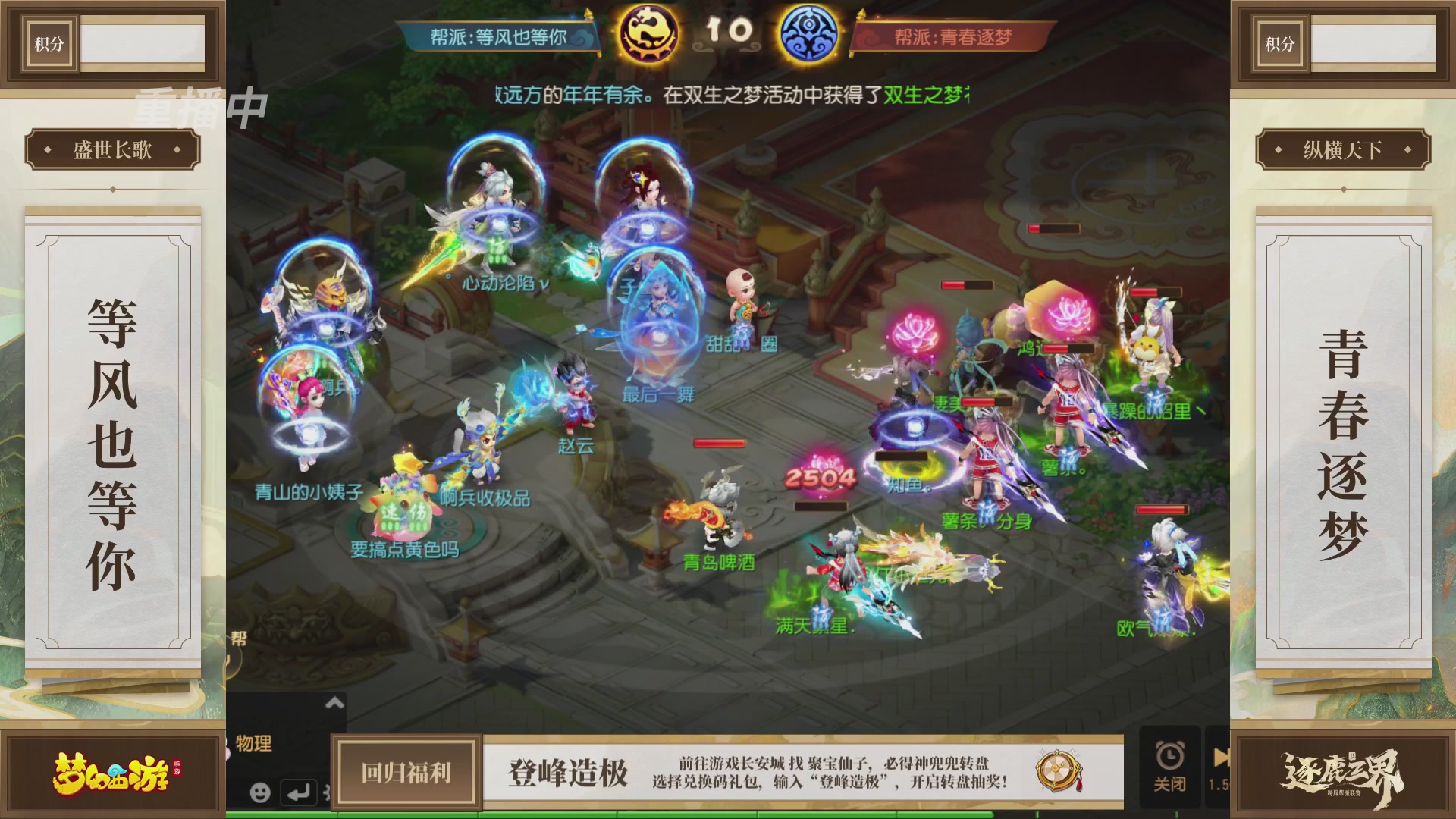Image resolution: width=1456 pixels, height=819 pixels.
Task: Click the enter/send arrow icon in chat
Action: click(299, 790)
